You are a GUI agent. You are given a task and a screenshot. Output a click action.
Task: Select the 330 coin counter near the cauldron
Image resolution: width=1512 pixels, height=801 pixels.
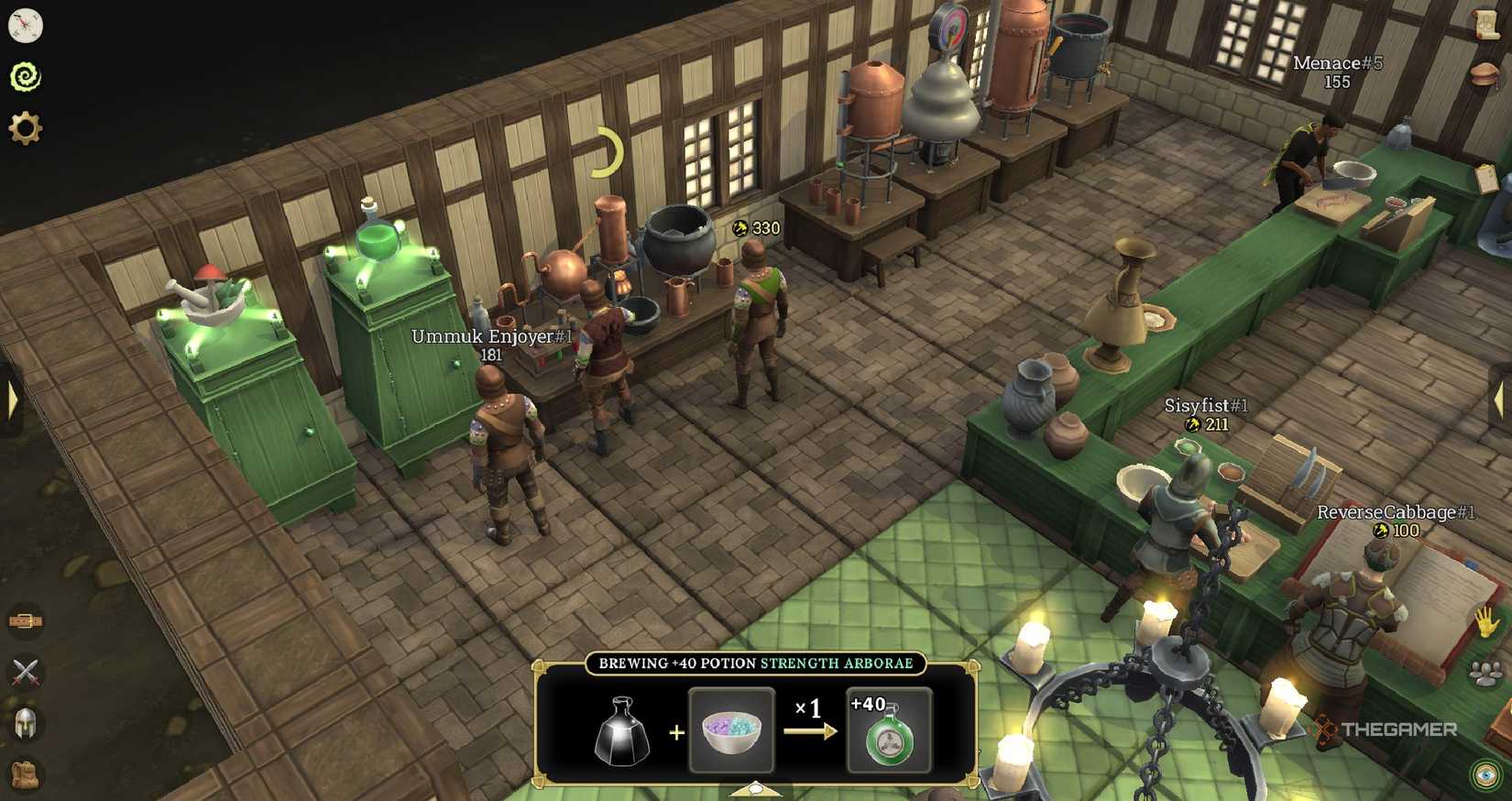[x=754, y=229]
